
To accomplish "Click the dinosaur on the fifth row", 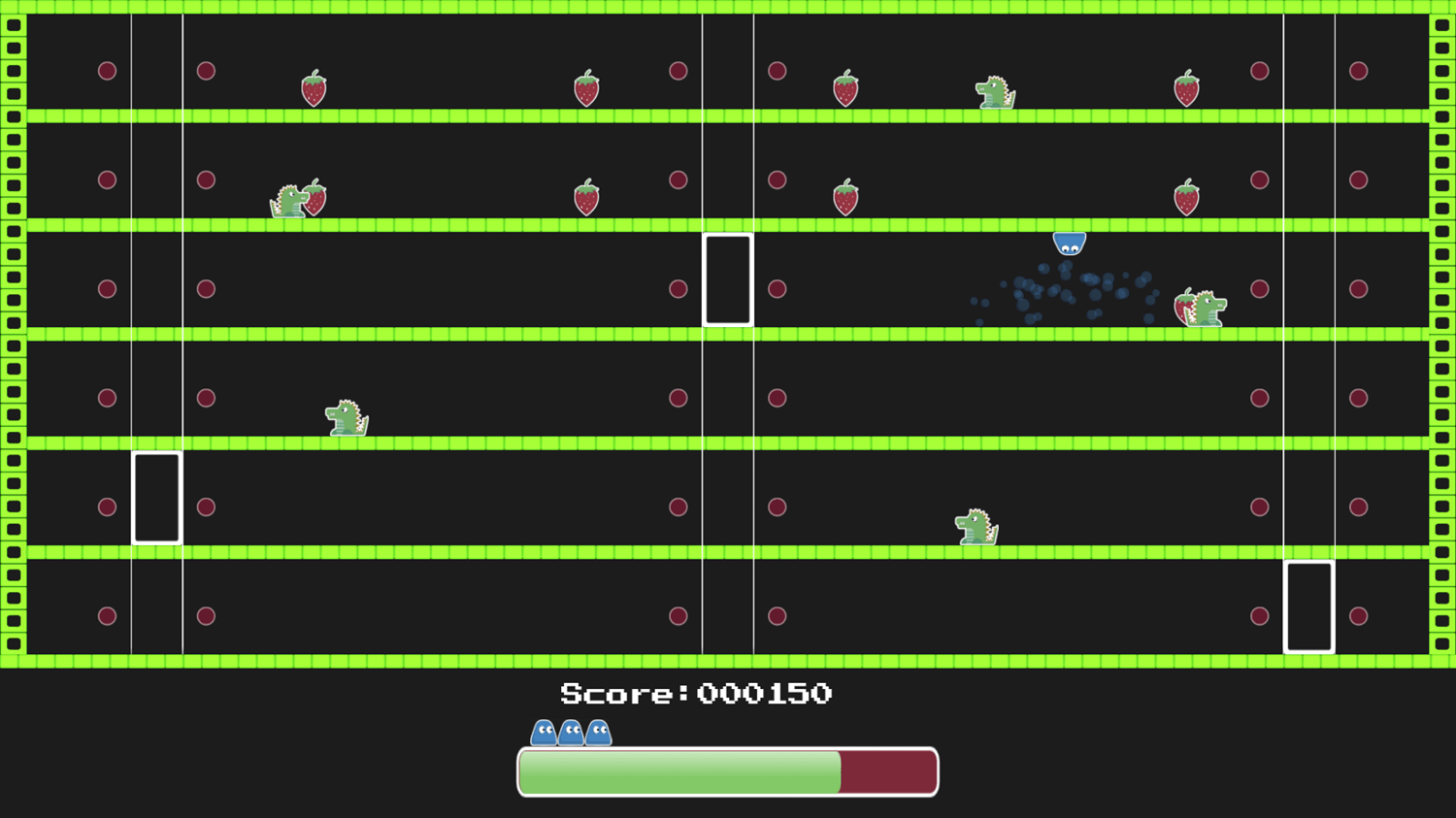I will pos(974,526).
